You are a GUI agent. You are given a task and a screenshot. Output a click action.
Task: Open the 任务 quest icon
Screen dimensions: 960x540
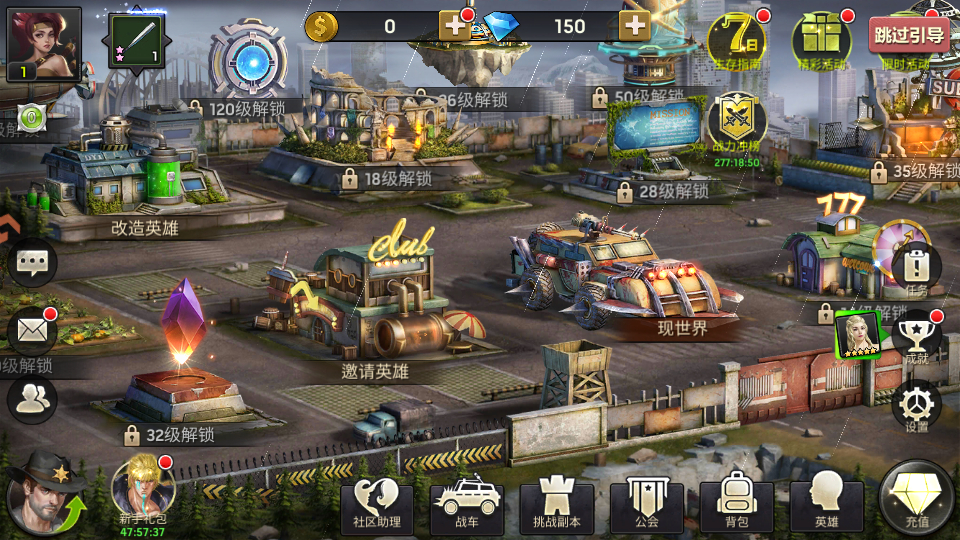click(915, 267)
